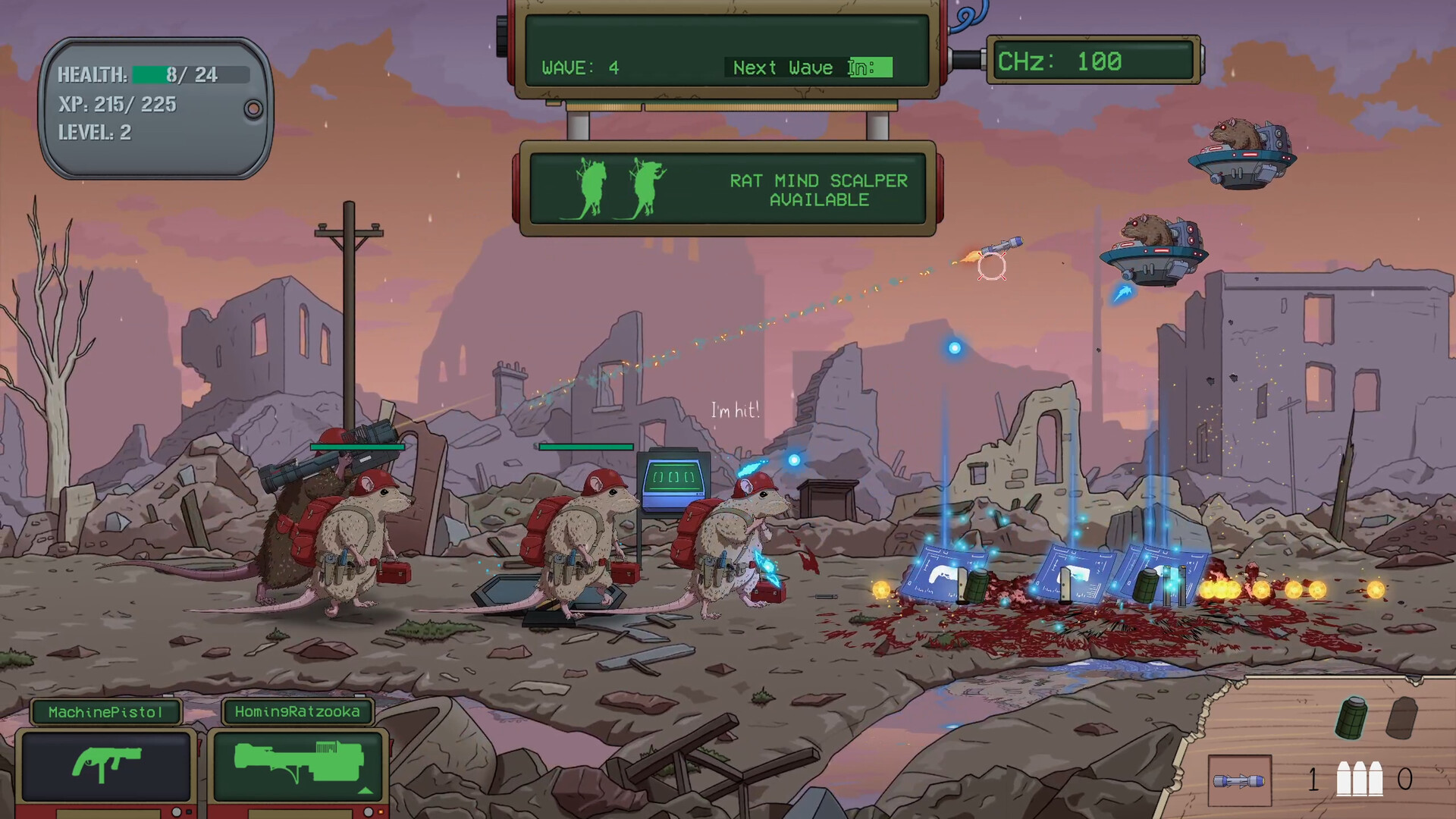Select the MachinePistol name label tab

click(x=106, y=710)
